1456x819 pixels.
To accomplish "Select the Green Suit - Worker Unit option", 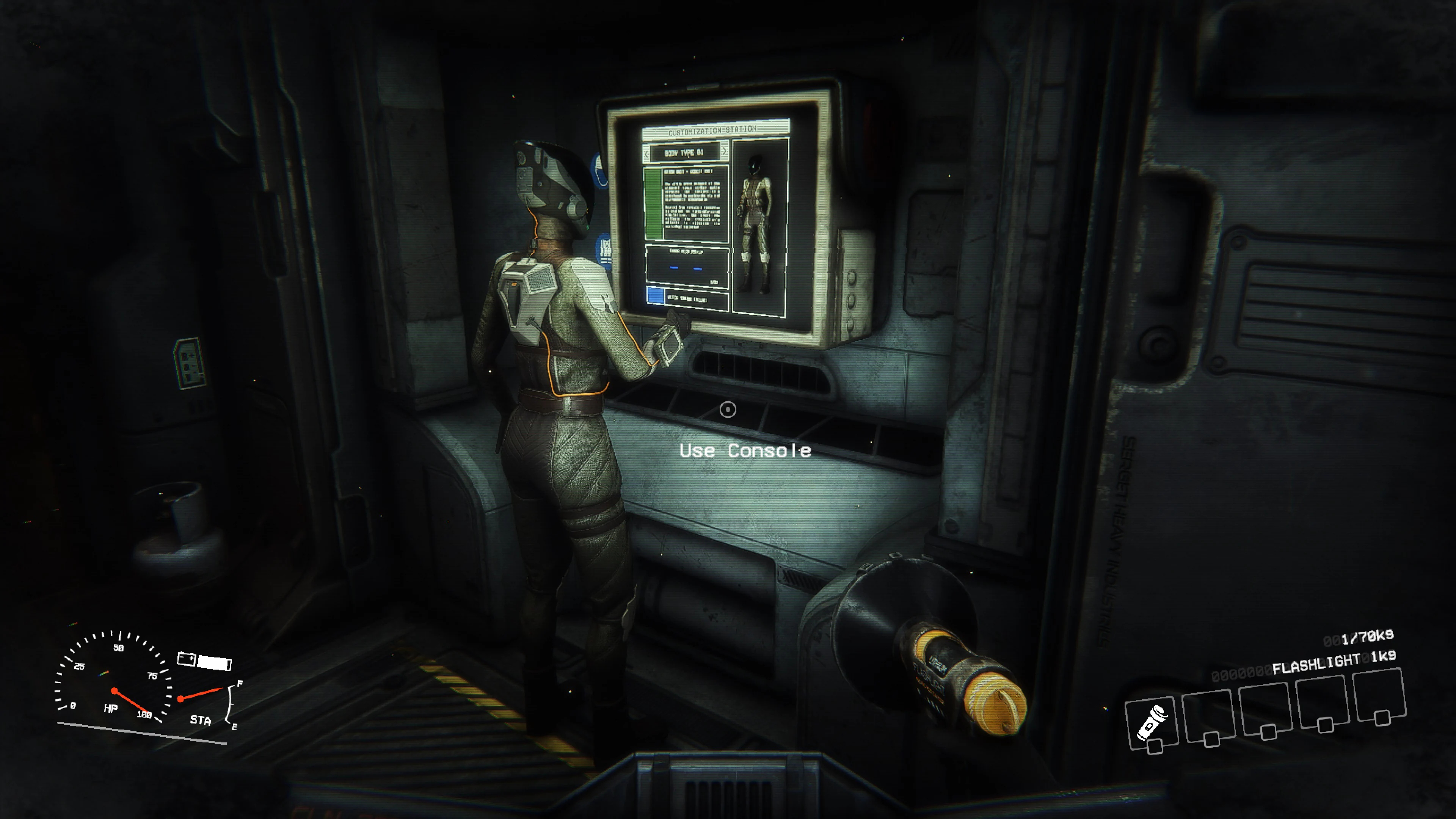I will (689, 171).
